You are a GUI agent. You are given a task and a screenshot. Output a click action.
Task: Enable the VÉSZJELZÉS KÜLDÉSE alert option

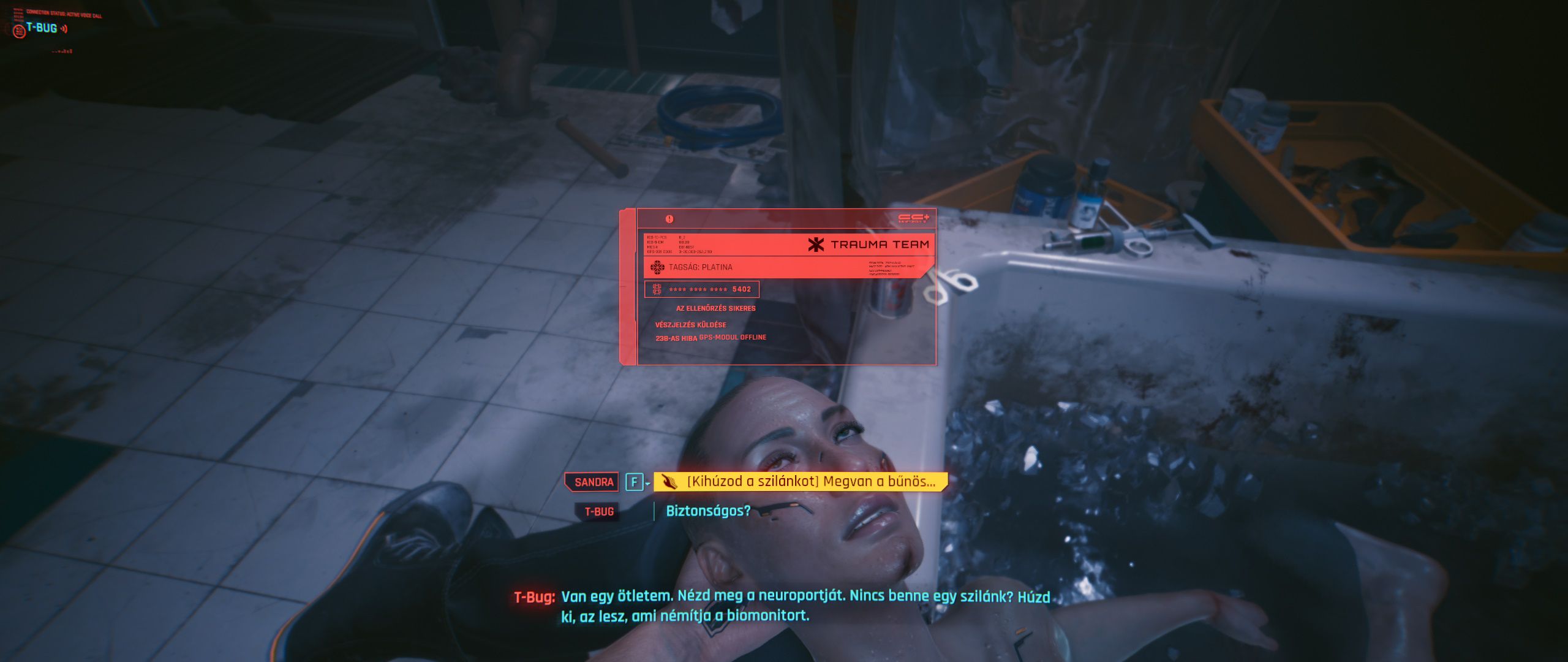click(690, 325)
